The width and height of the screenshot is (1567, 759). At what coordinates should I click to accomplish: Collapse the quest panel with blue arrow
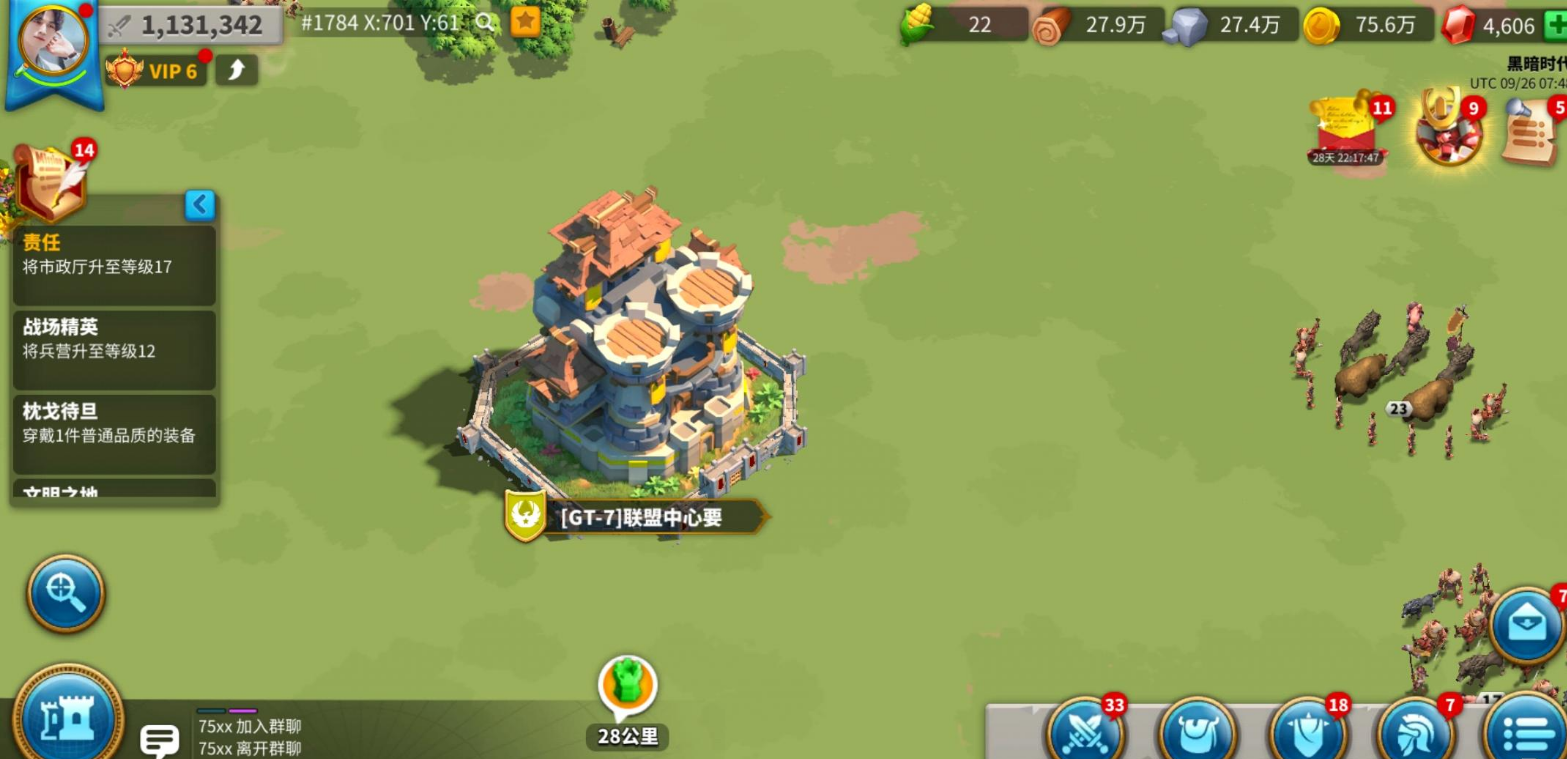[x=200, y=205]
